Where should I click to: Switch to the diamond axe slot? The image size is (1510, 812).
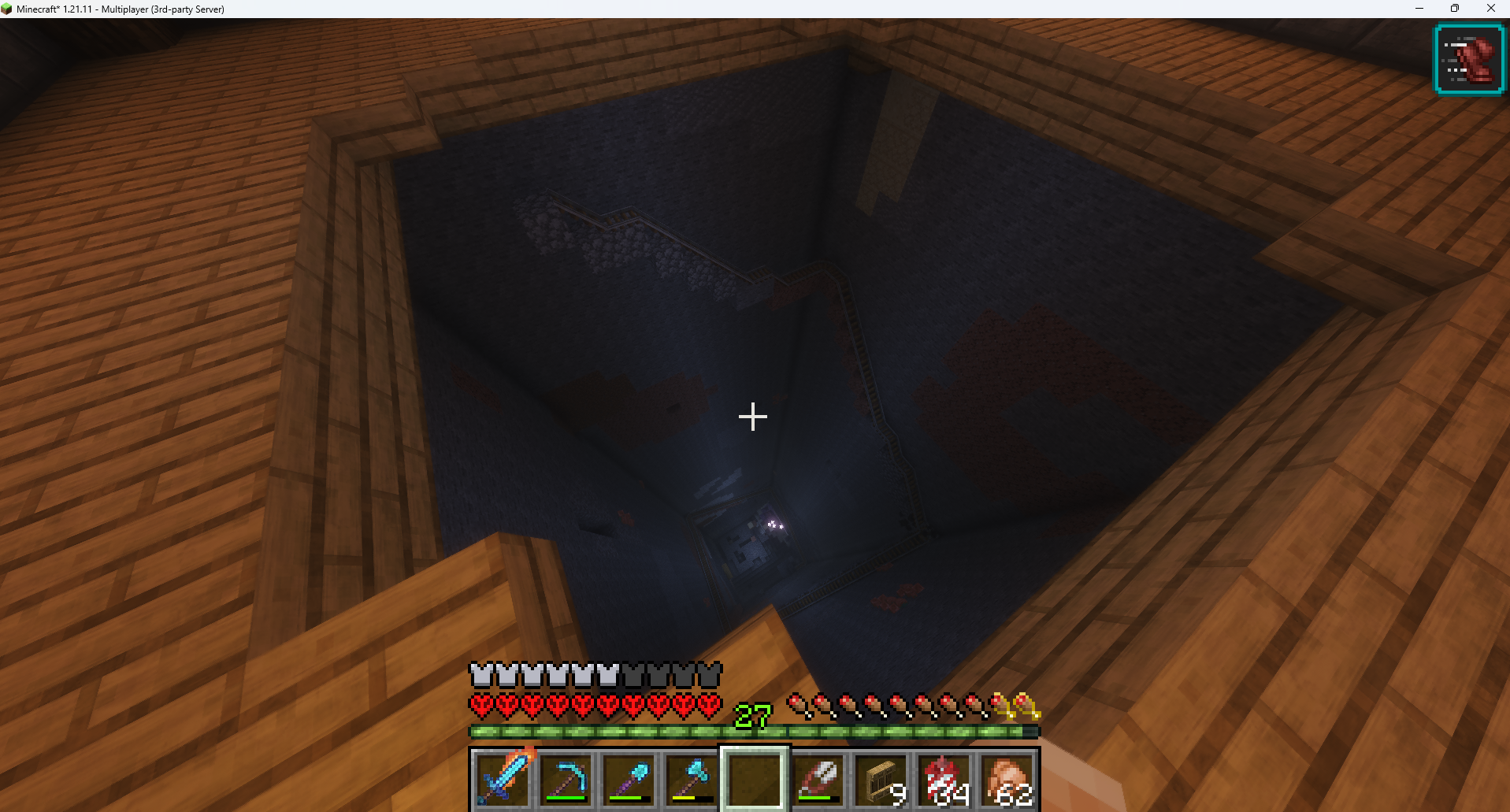click(x=691, y=778)
